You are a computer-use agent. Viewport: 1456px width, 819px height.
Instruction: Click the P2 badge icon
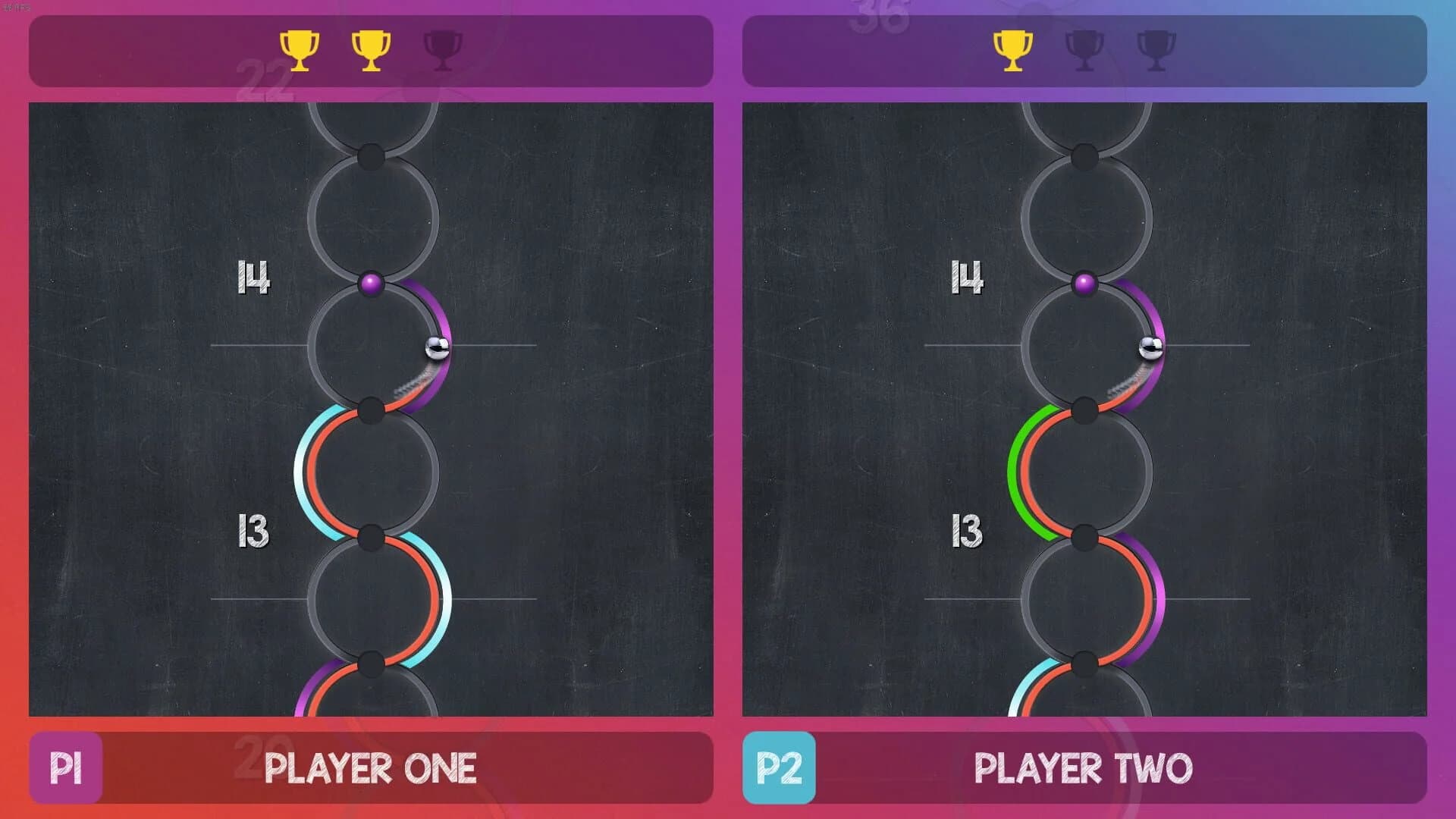pyautogui.click(x=780, y=767)
